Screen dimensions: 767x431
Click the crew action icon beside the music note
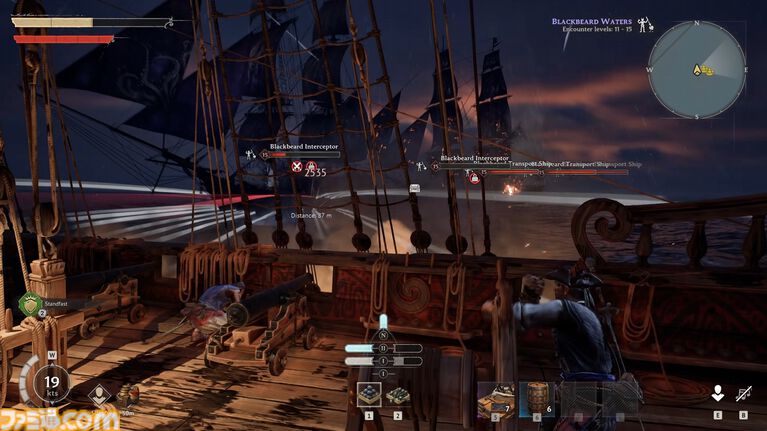click(x=717, y=394)
